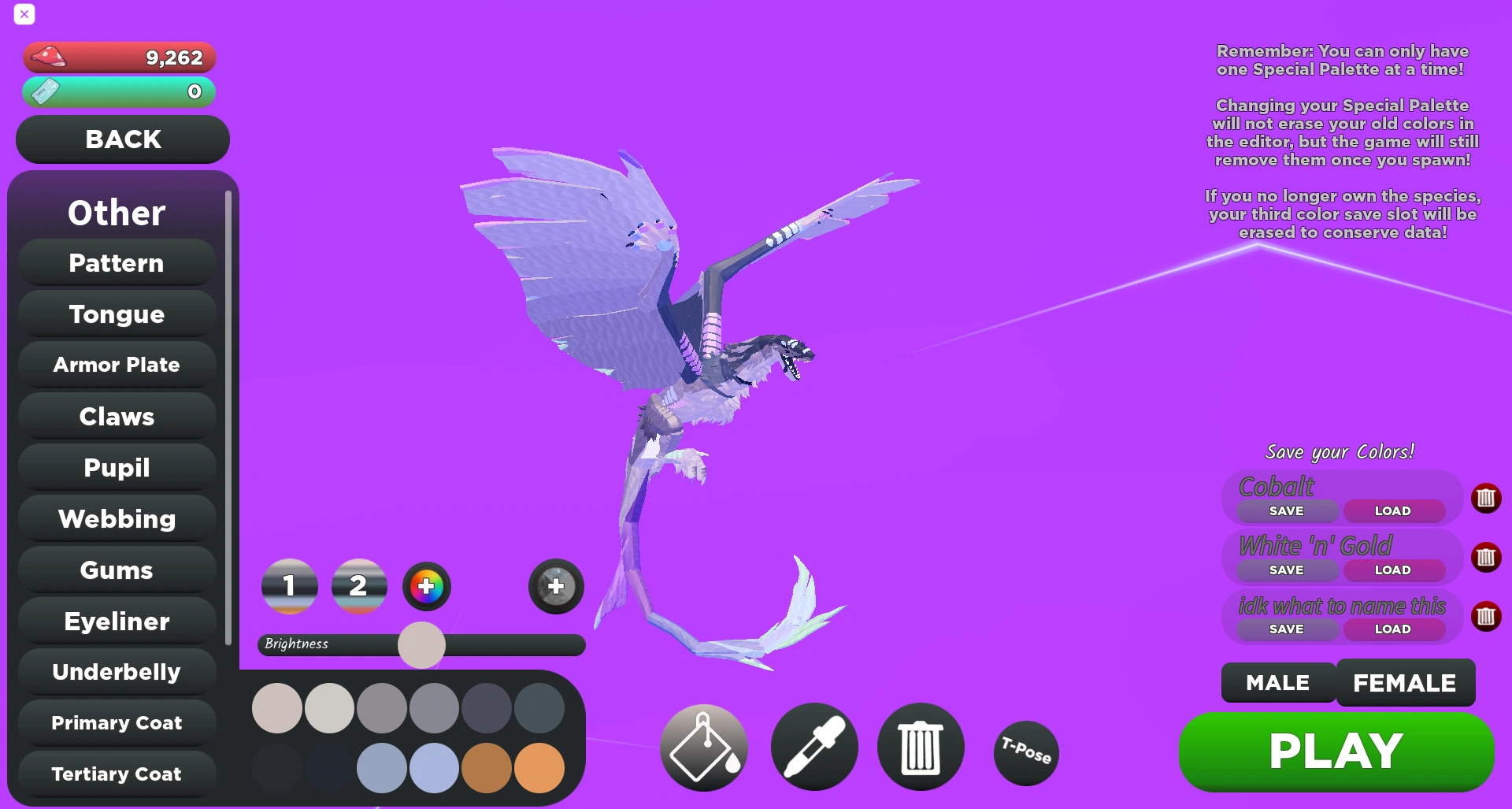Switch the creature to MALE
The width and height of the screenshot is (1512, 809).
point(1276,683)
